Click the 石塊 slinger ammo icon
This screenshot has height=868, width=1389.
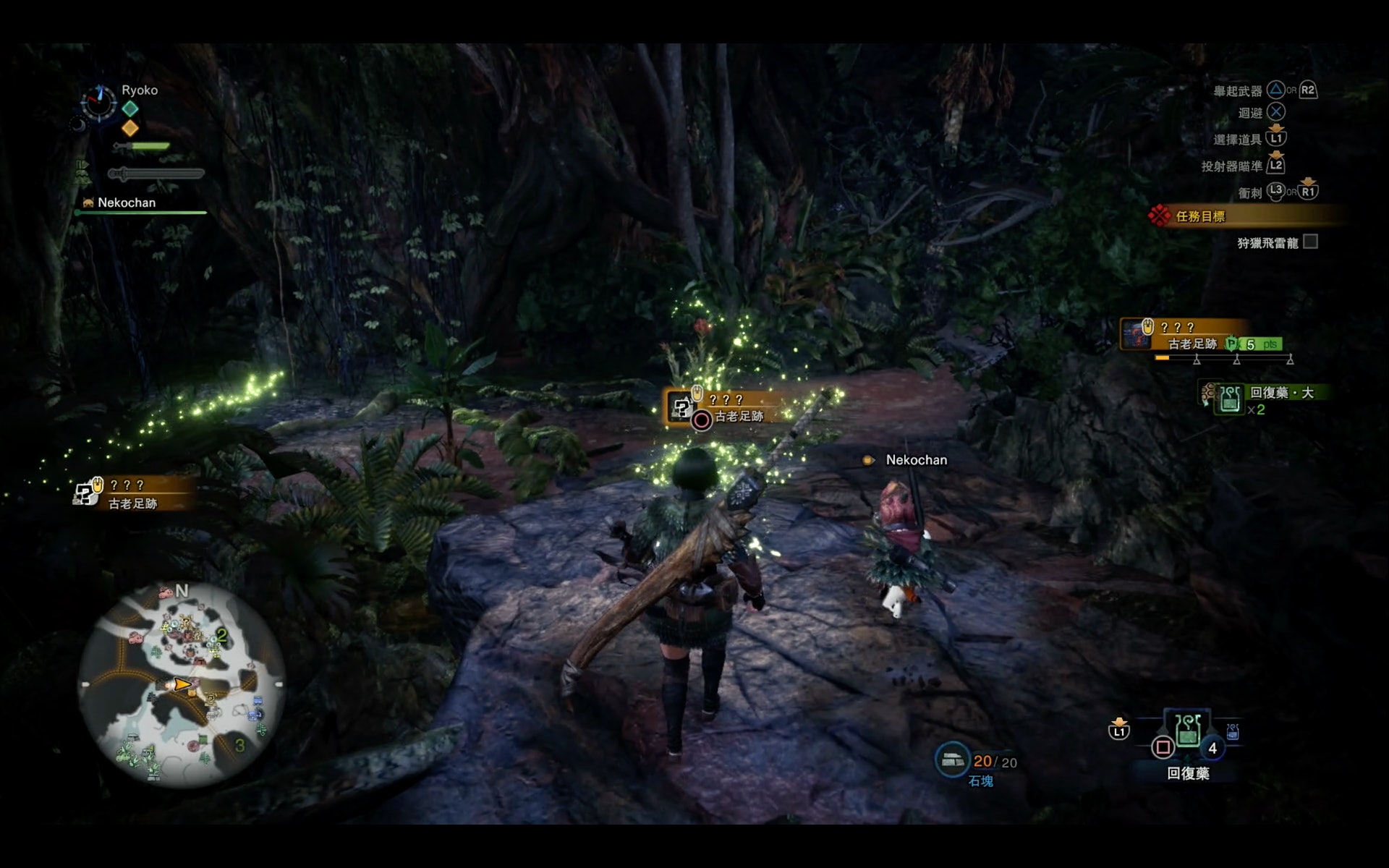tap(952, 759)
